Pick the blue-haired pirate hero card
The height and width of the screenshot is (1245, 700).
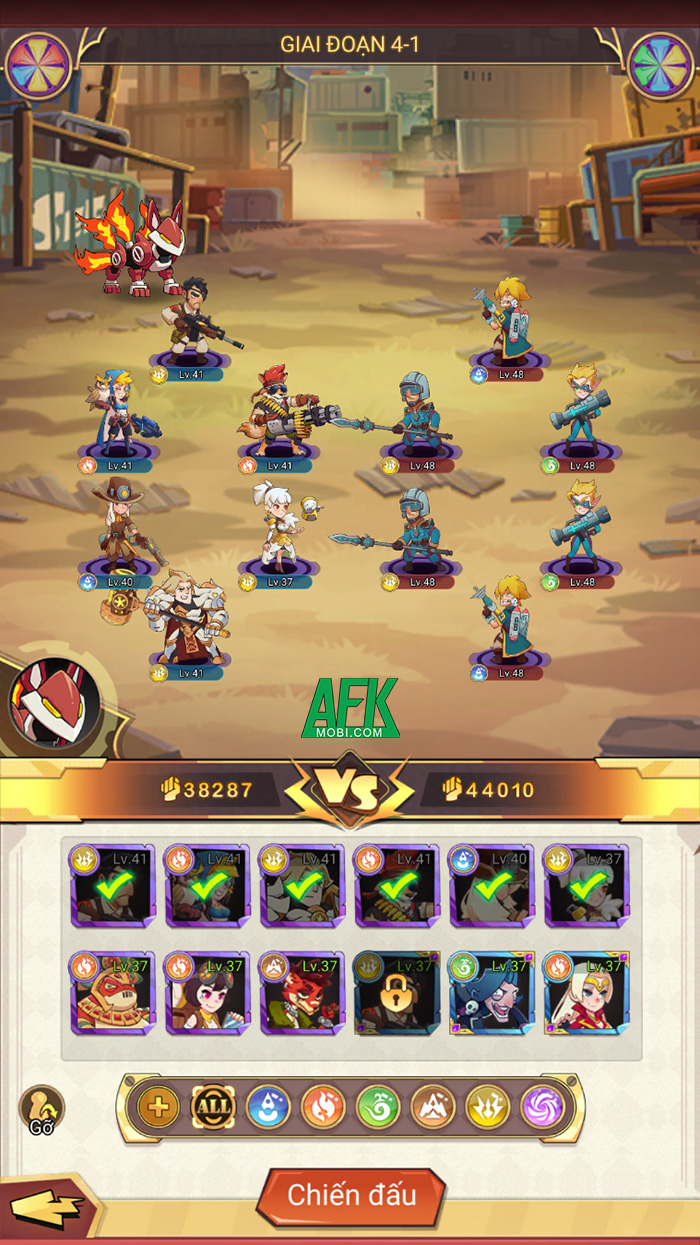pyautogui.click(x=491, y=993)
